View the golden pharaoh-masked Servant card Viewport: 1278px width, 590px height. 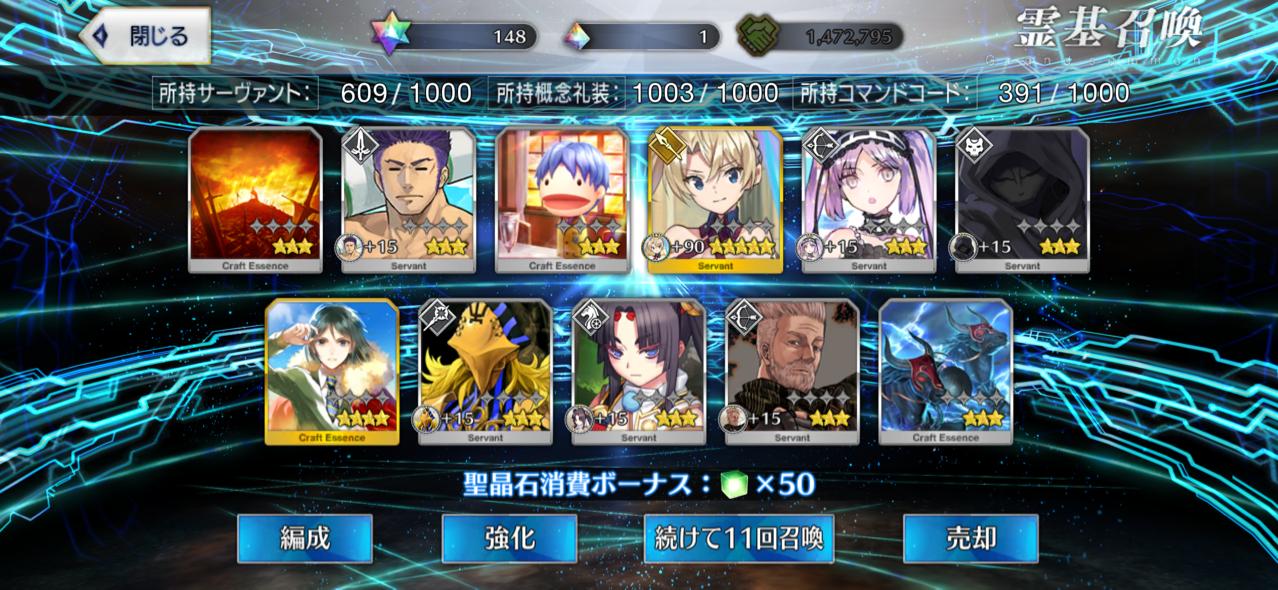485,371
